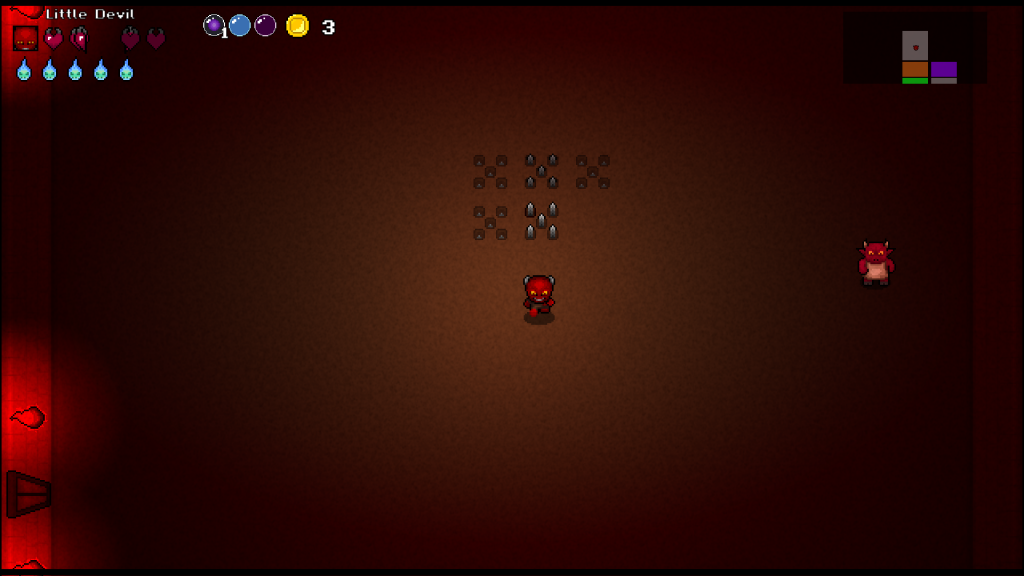Viewport: 1024px width, 576px height.
Task: Select the purple eye orb item
Action: (x=214, y=25)
